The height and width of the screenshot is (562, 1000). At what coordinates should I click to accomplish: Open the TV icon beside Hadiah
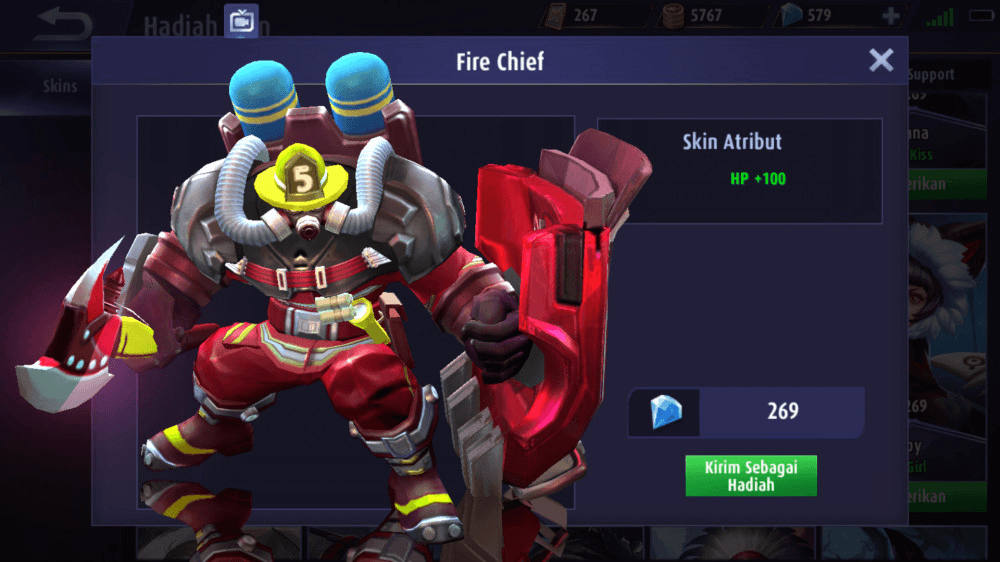pos(240,20)
